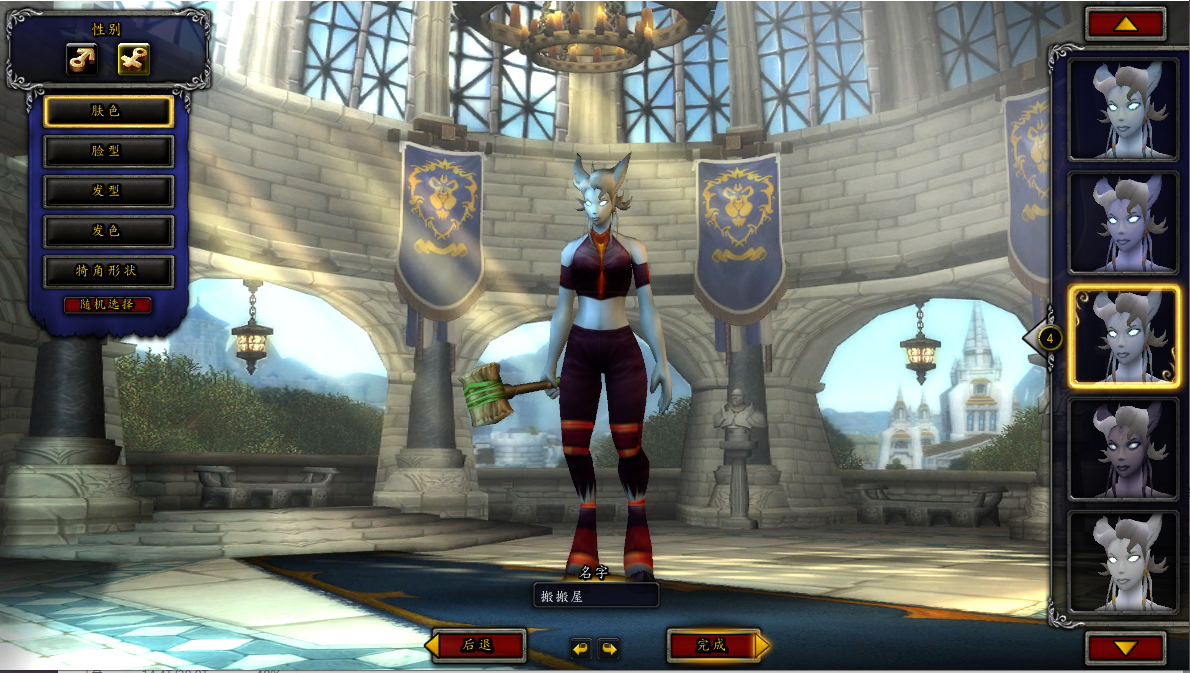Select the female gender icon
The height and width of the screenshot is (673, 1190).
tap(133, 60)
